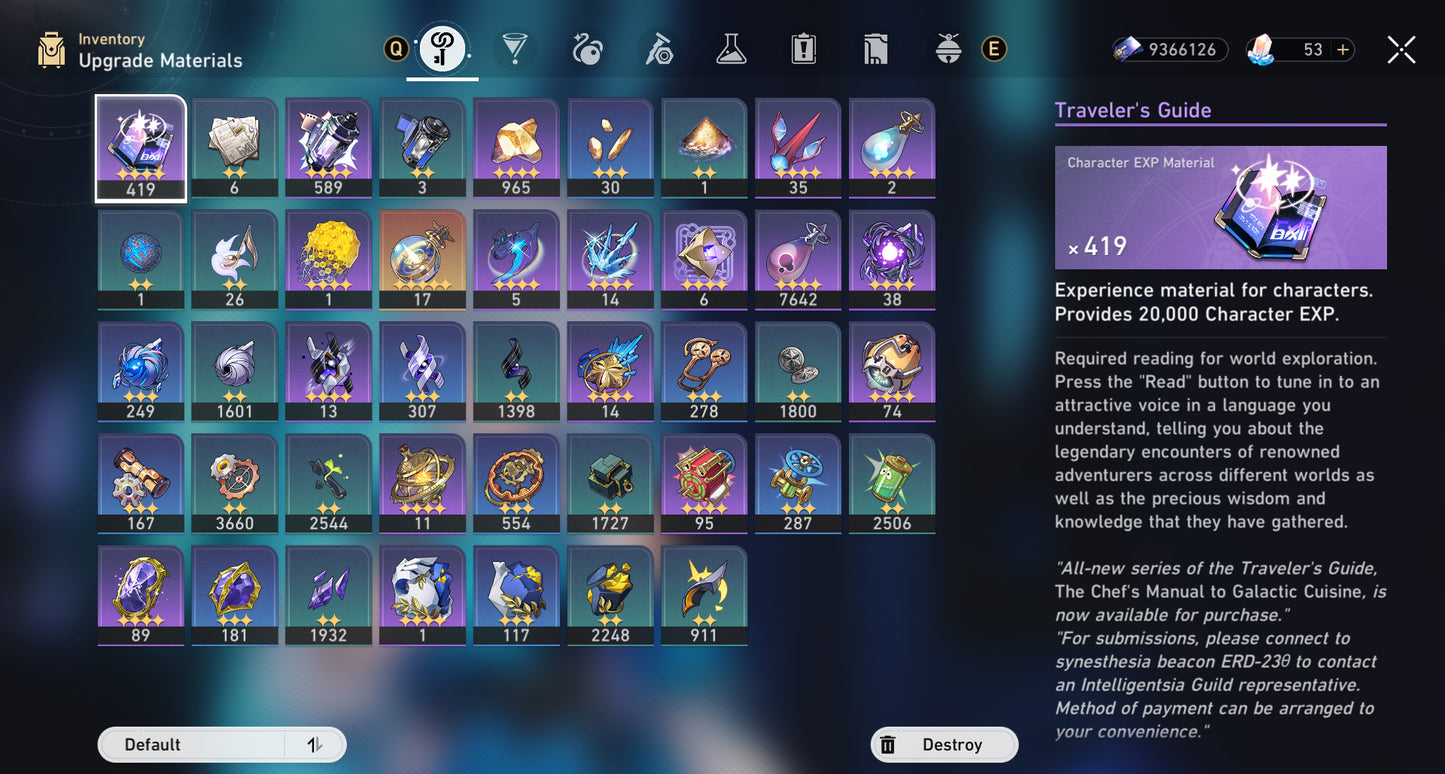1445x774 pixels.
Task: Open the clipboard mission items tab
Action: point(803,49)
